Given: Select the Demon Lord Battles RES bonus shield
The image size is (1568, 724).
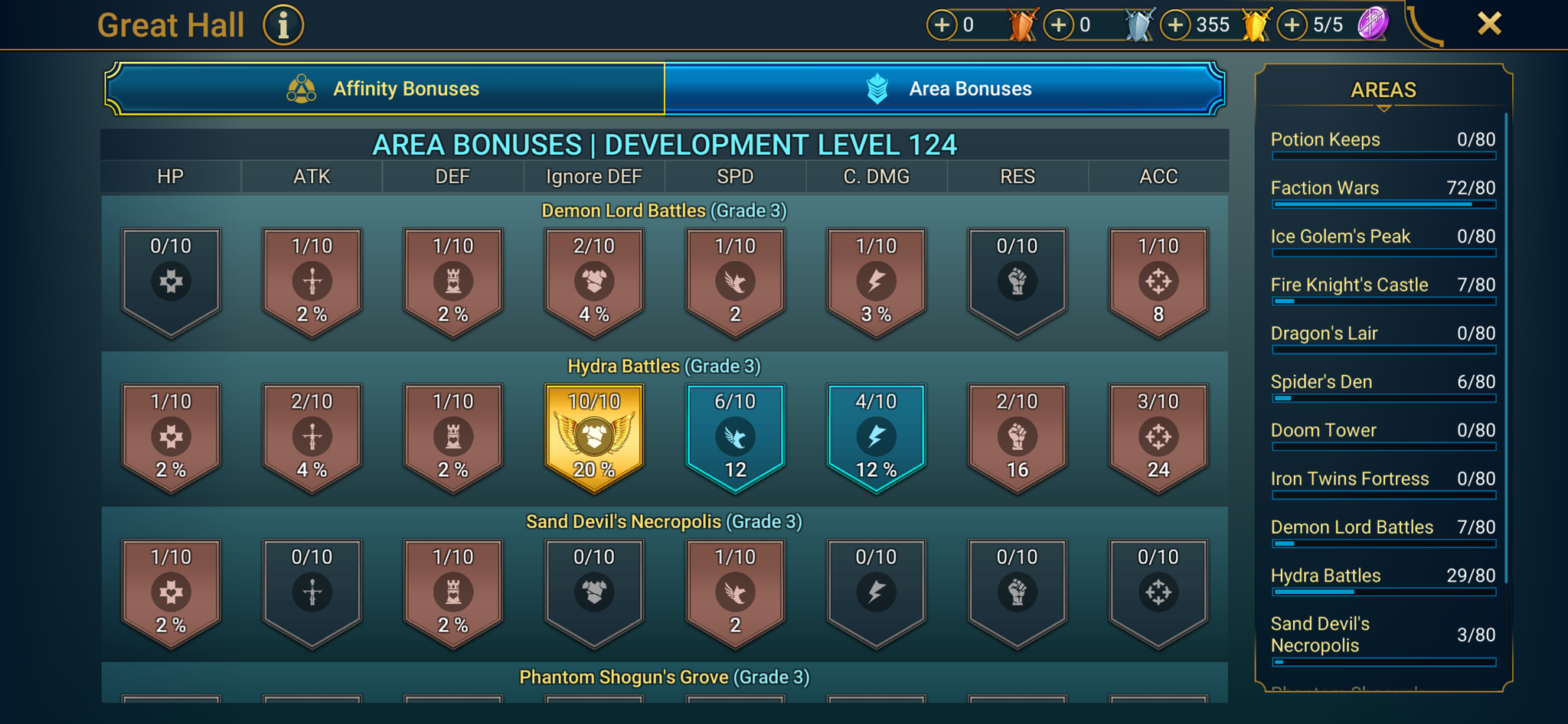Looking at the screenshot, I should click(x=1017, y=281).
